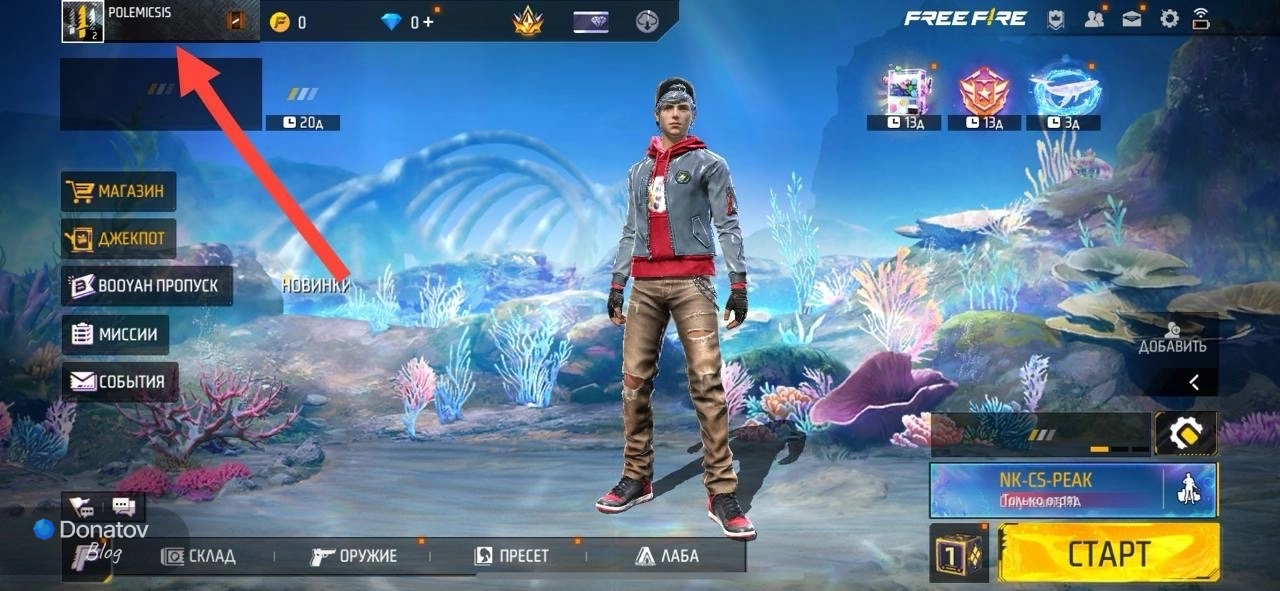Open the Магазин shop menu
Image resolution: width=1280 pixels, height=591 pixels.
pyautogui.click(x=119, y=191)
